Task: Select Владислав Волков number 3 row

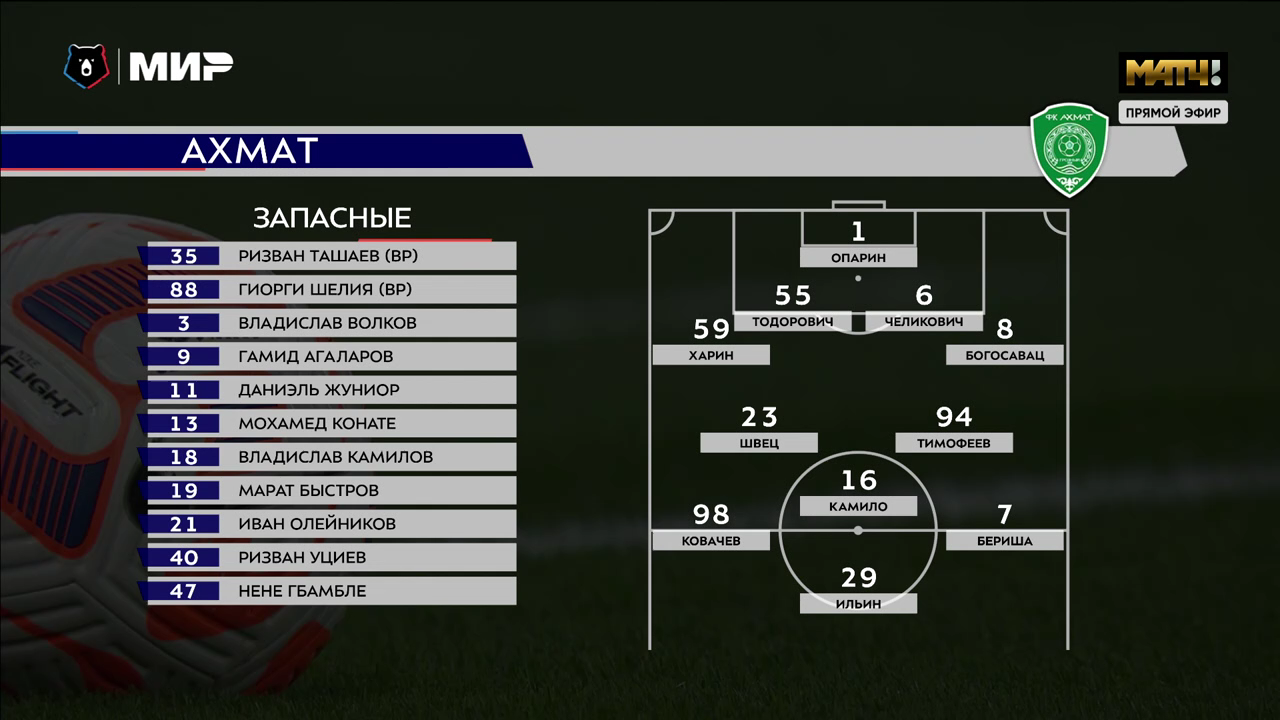Action: tap(330, 323)
